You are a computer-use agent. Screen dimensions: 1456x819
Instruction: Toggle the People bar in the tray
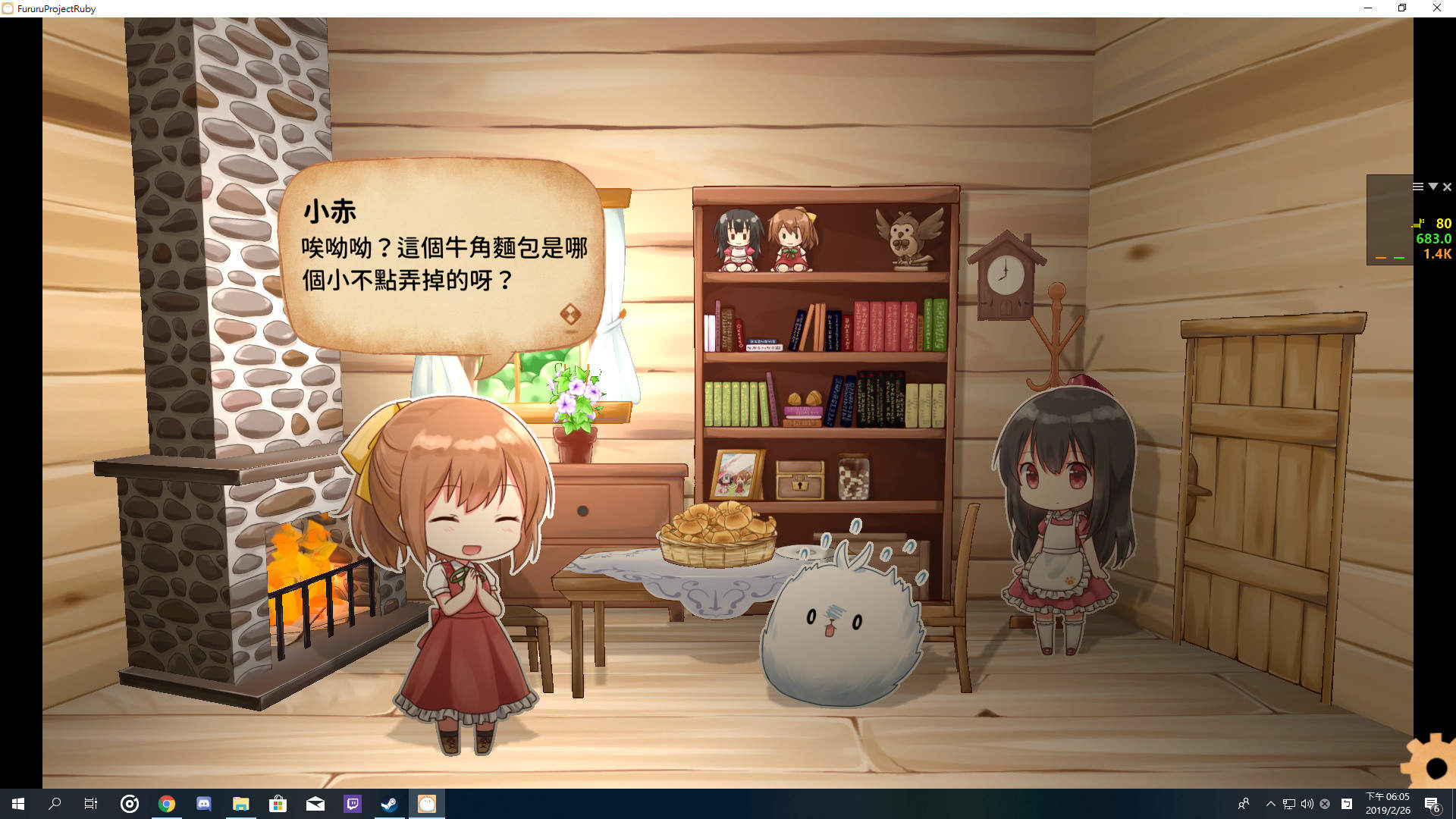point(1244,805)
